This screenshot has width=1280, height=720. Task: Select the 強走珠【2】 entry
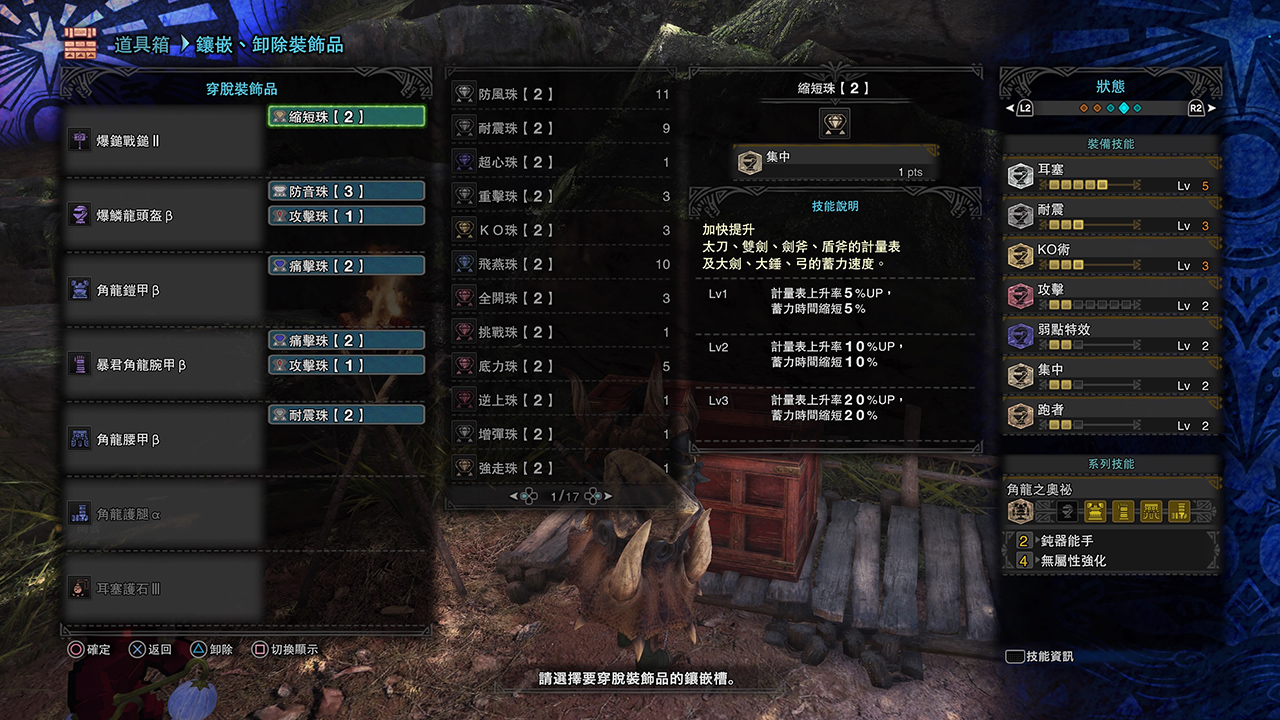[560, 469]
